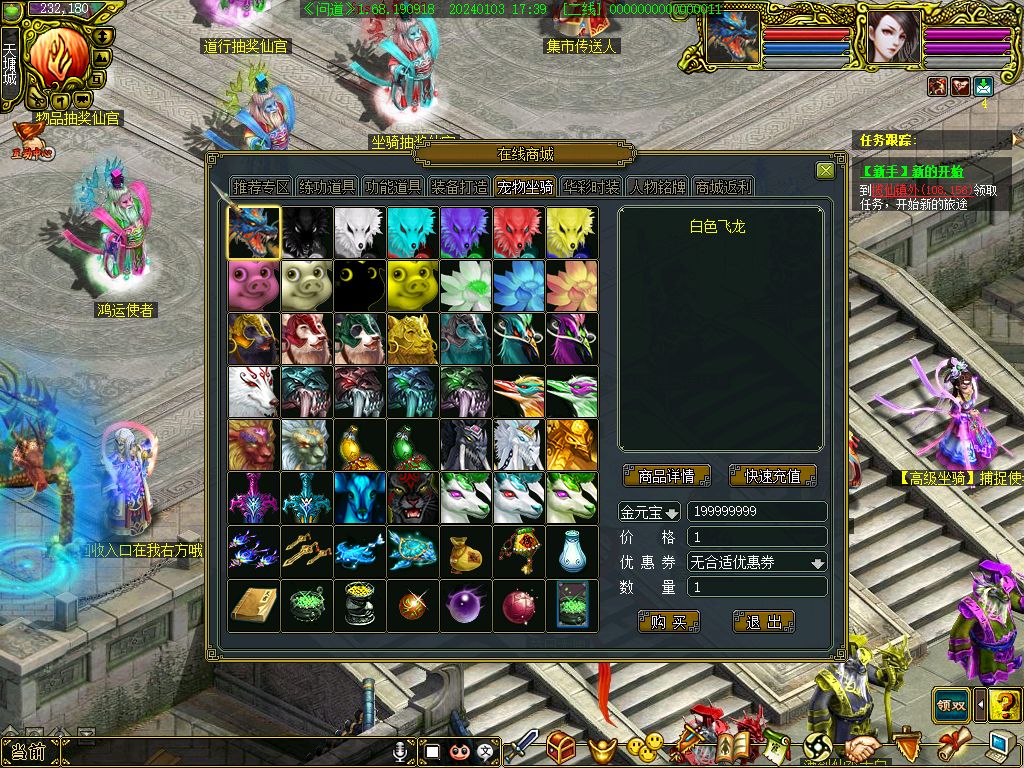Click the yellow question mark help button
This screenshot has width=1024, height=768.
(1005, 704)
